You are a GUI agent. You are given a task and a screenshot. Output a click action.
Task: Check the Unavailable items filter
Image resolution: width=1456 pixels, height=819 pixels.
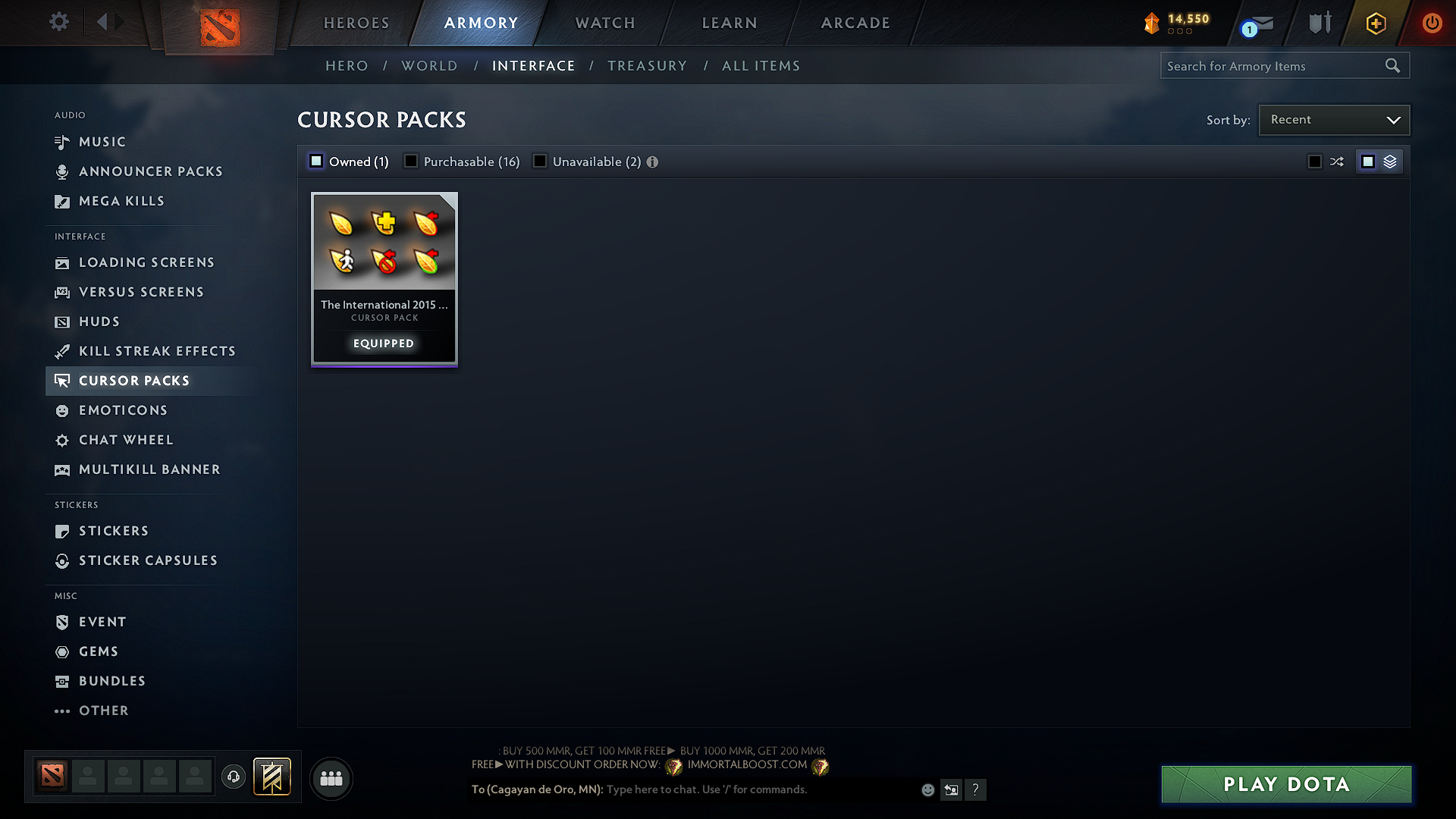pyautogui.click(x=540, y=161)
